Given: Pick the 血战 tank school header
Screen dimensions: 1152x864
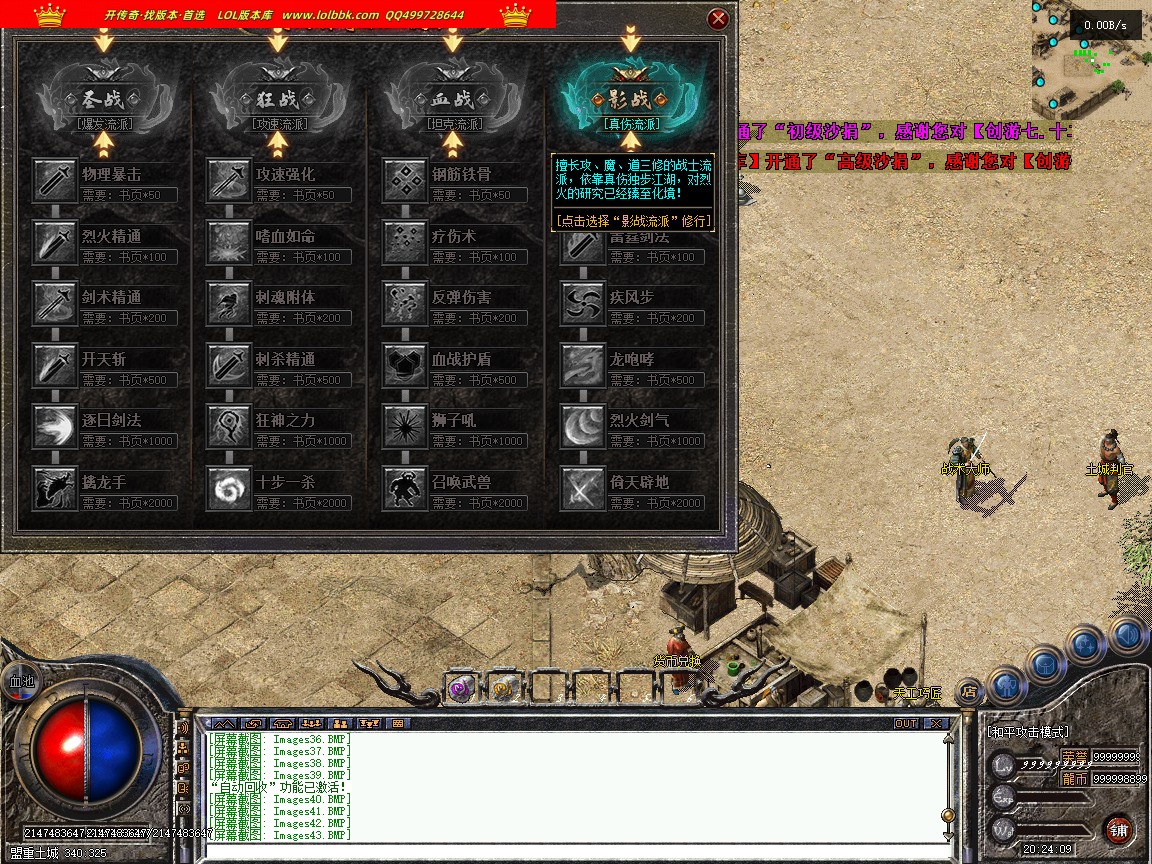Looking at the screenshot, I should tap(453, 100).
